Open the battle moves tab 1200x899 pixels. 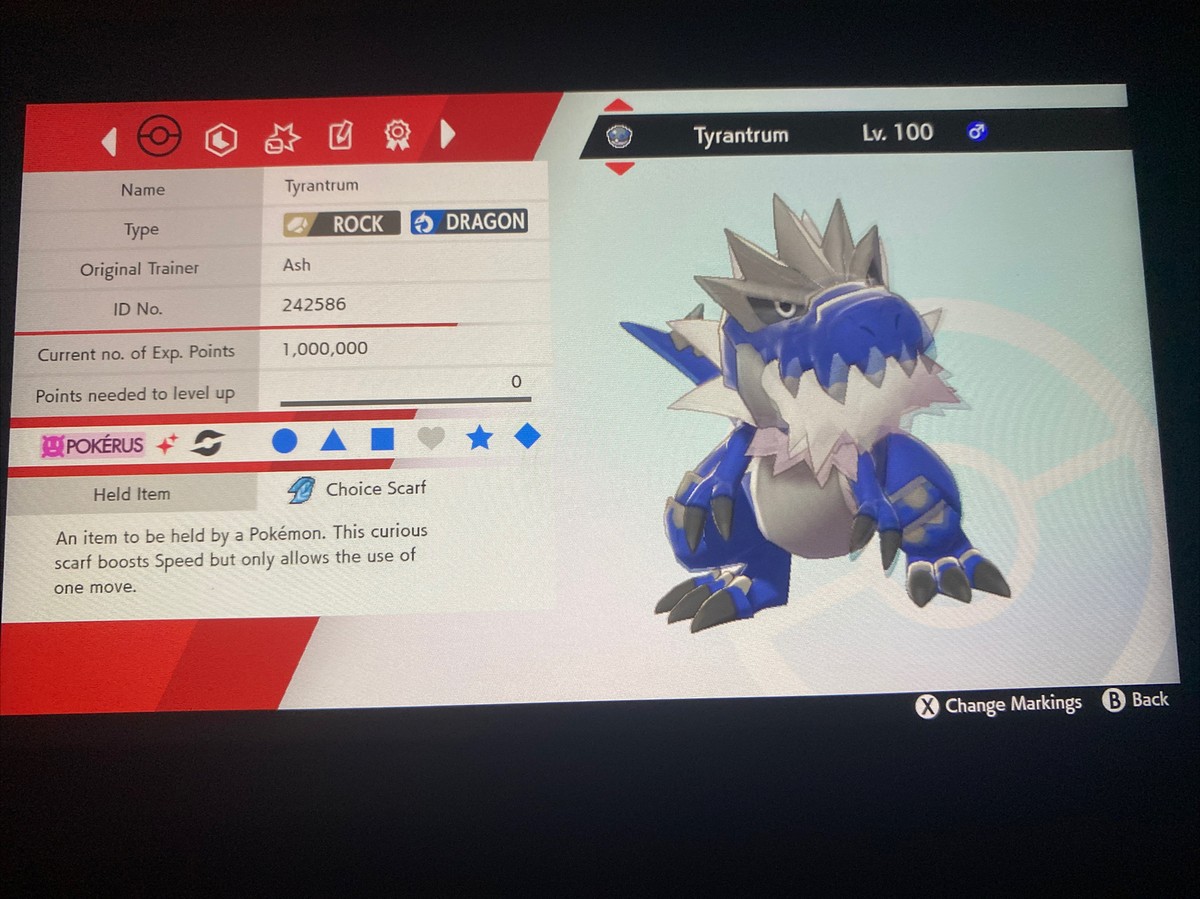tap(281, 139)
